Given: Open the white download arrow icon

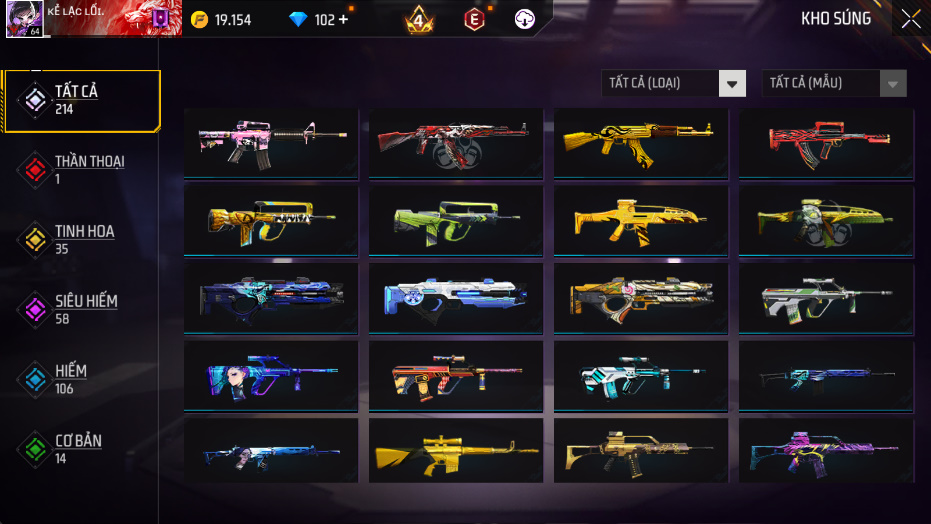Looking at the screenshot, I should (524, 19).
